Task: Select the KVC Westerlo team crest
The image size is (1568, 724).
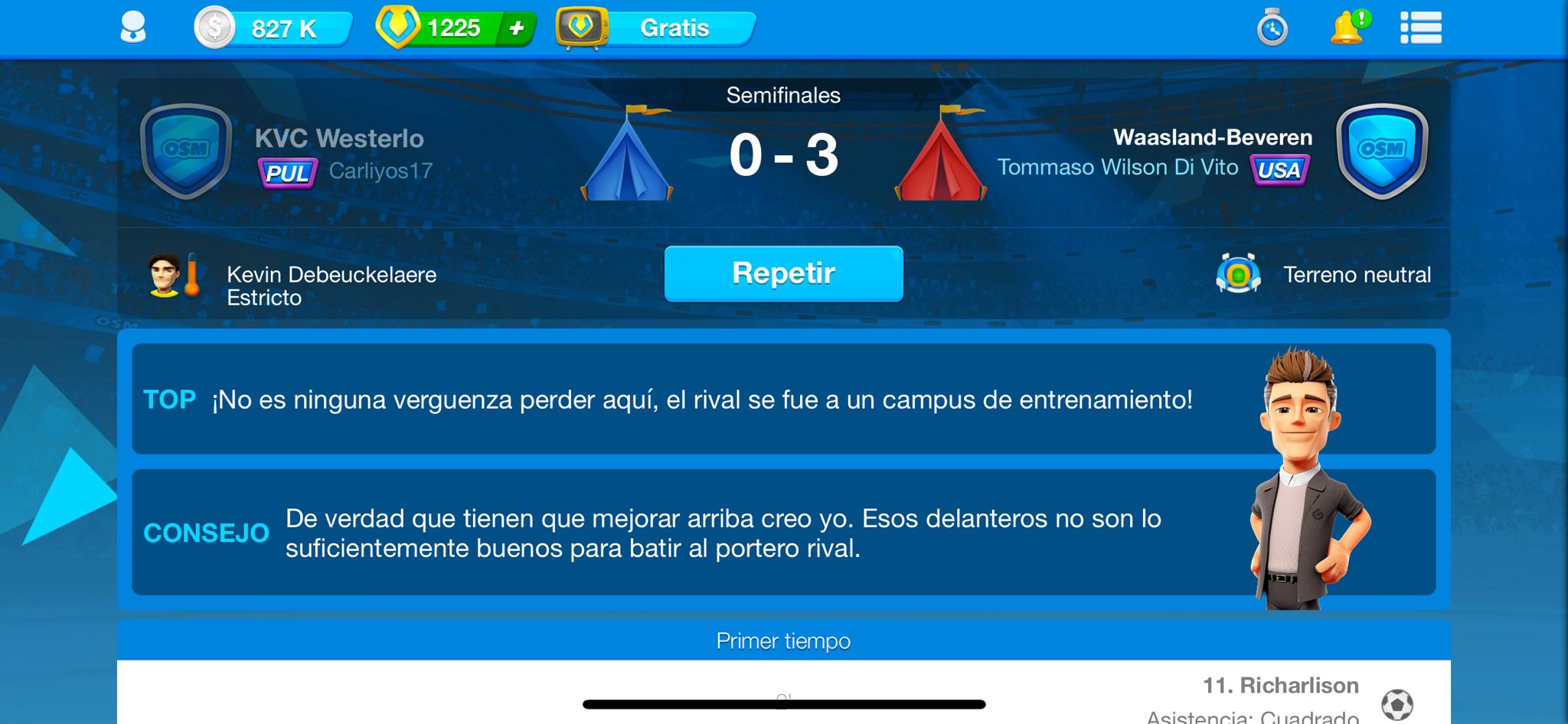Action: (x=186, y=151)
